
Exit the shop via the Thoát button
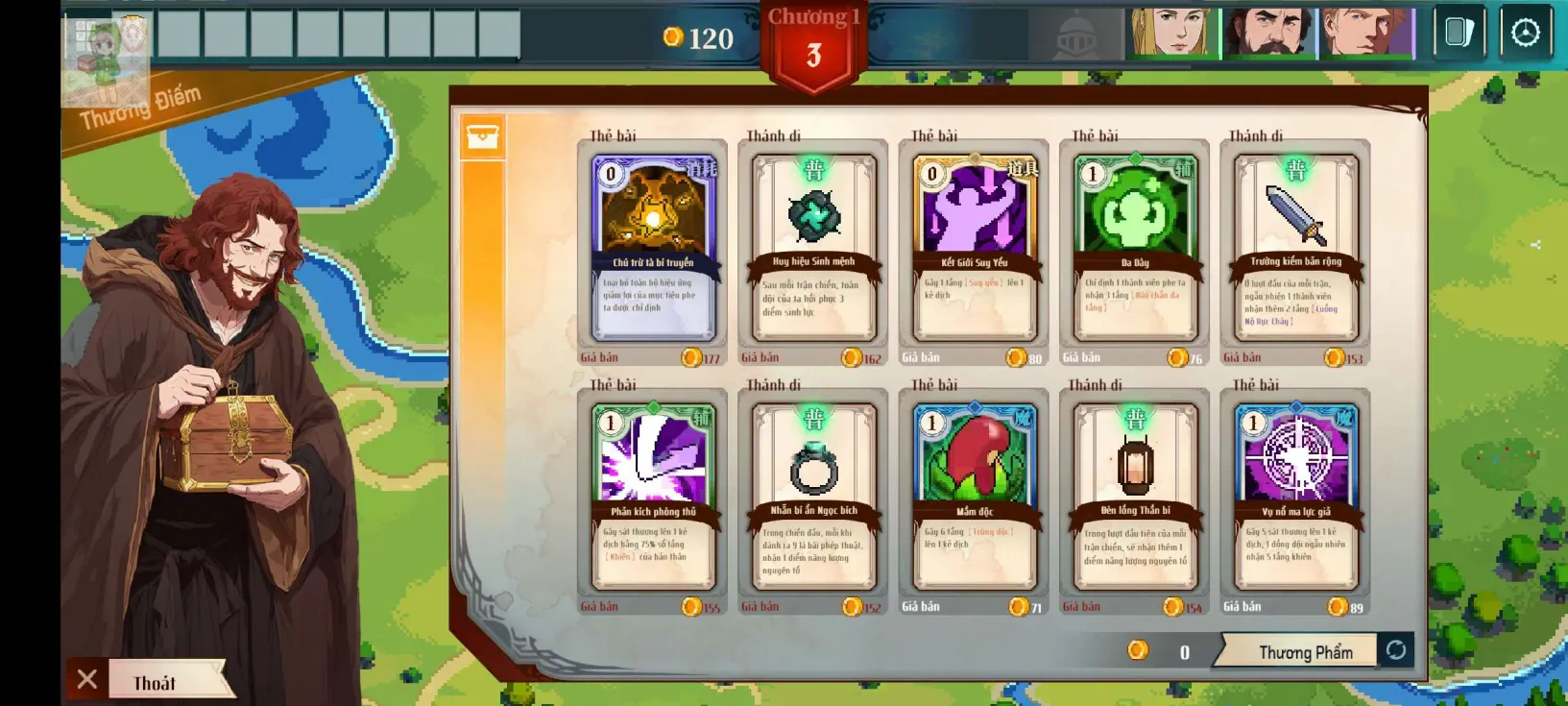pyautogui.click(x=154, y=682)
